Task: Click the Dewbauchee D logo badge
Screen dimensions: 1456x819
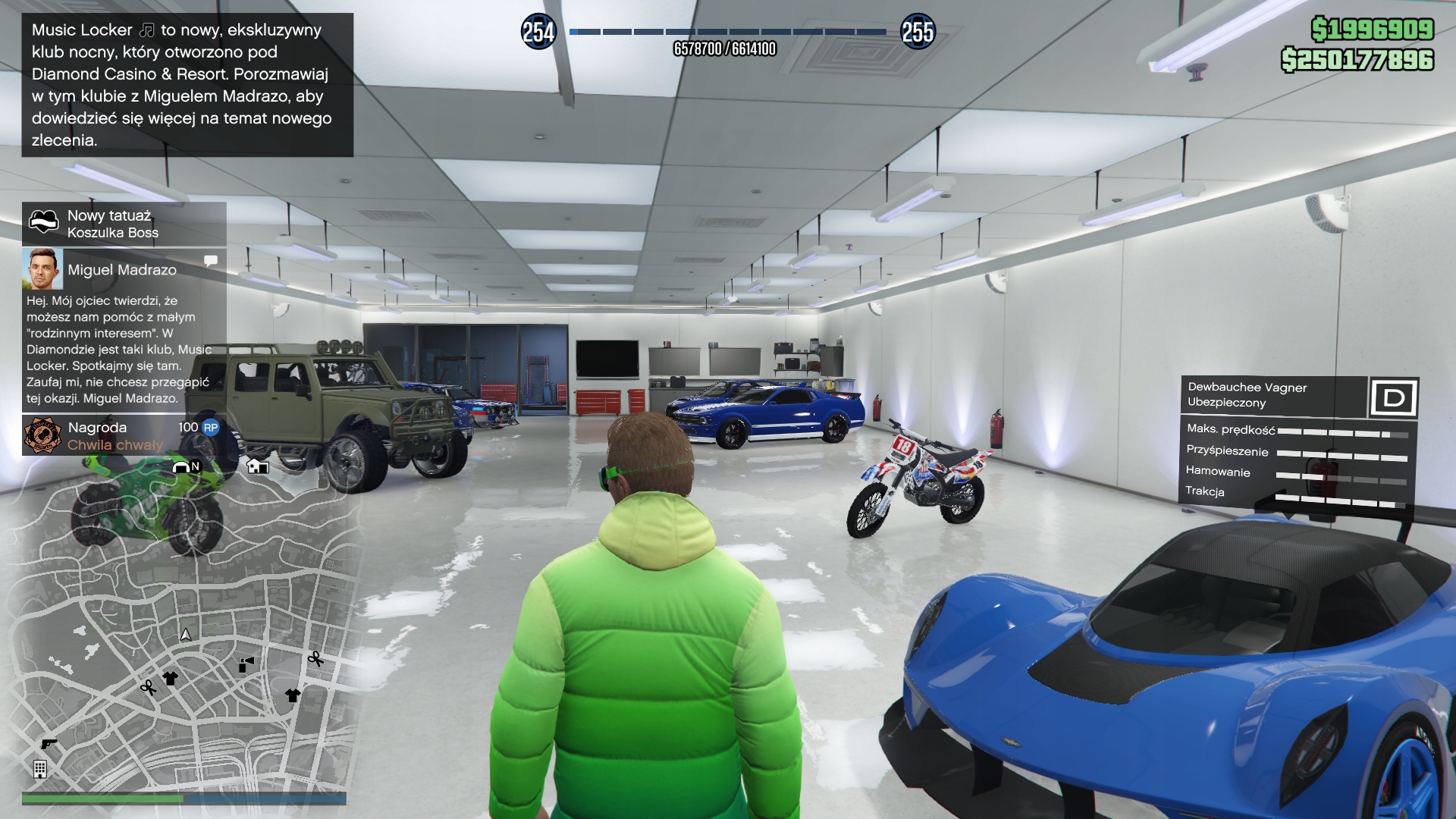Action: pos(1394,397)
